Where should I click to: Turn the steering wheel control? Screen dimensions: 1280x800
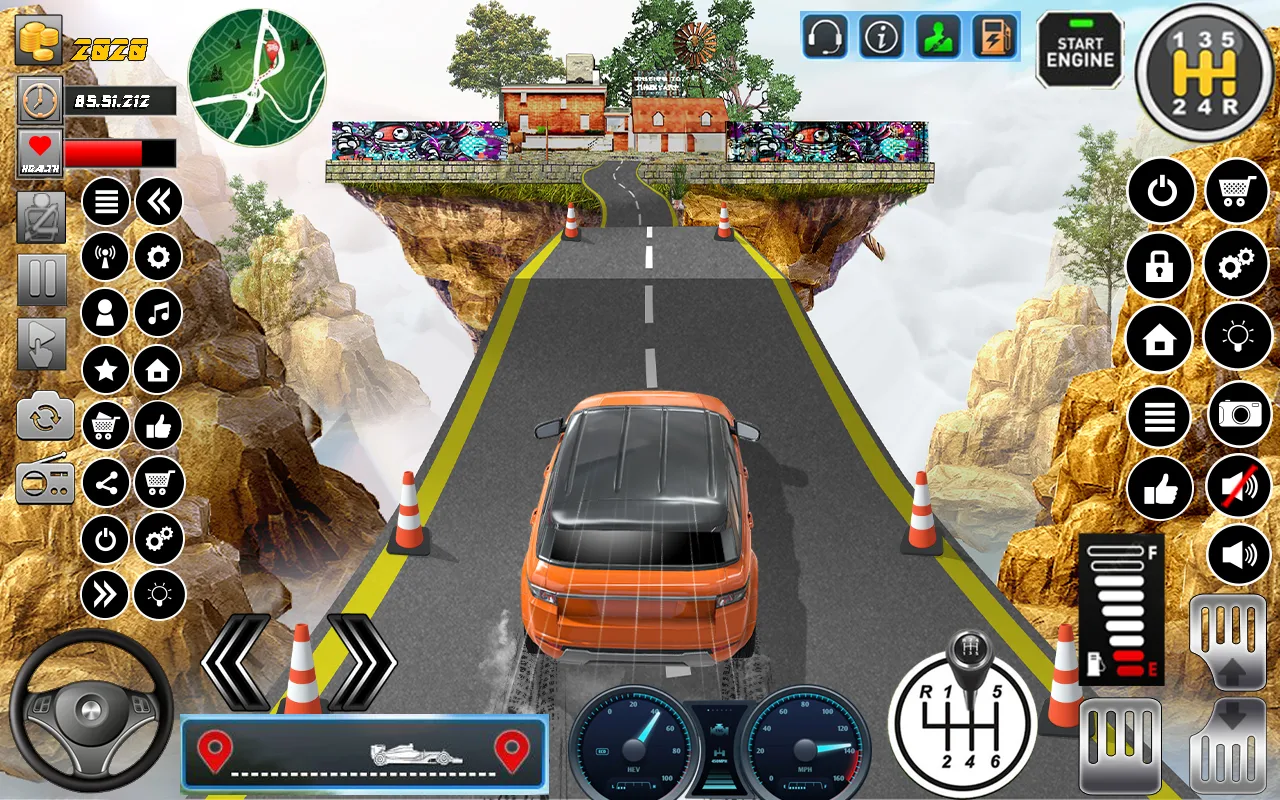[91, 710]
